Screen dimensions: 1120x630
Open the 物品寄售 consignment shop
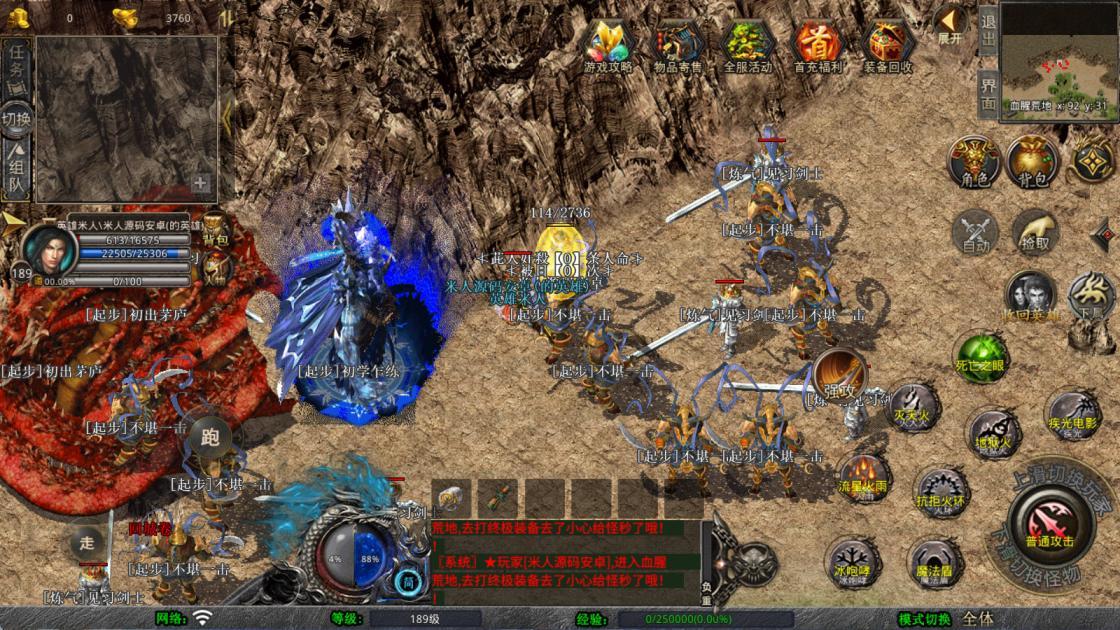coord(677,44)
